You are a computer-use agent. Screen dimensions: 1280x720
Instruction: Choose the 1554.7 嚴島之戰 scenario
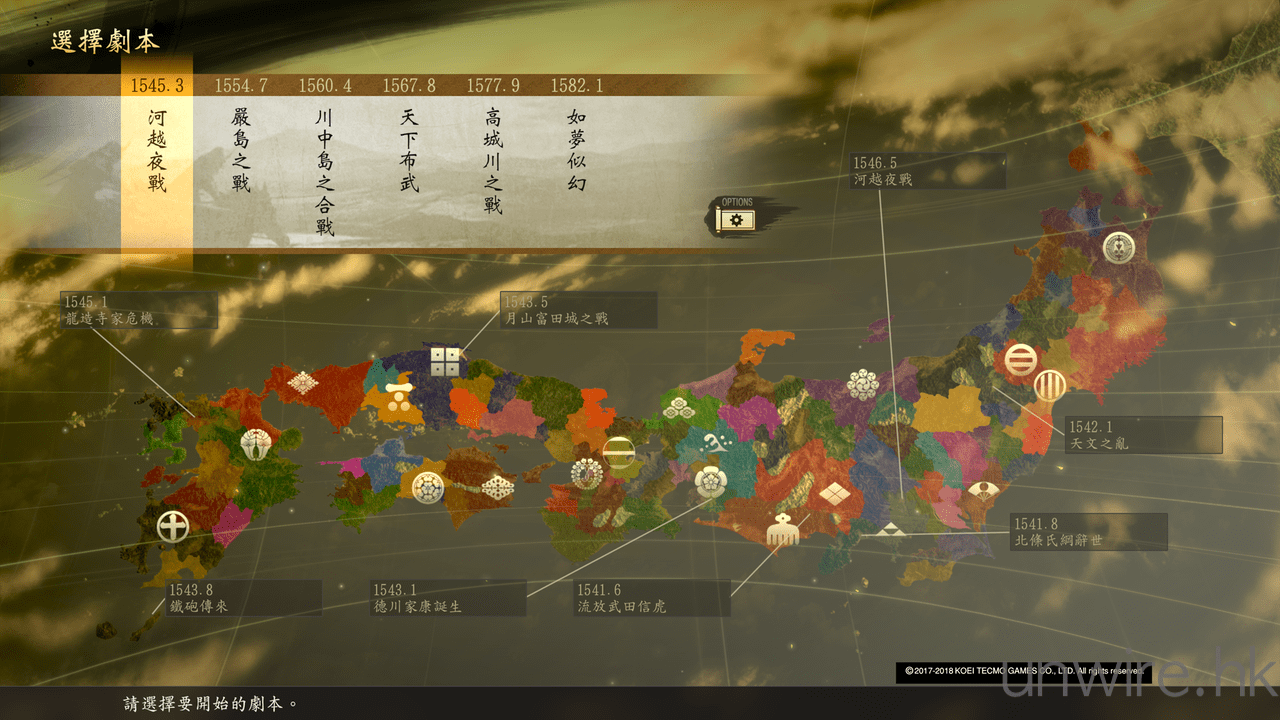coord(241,150)
